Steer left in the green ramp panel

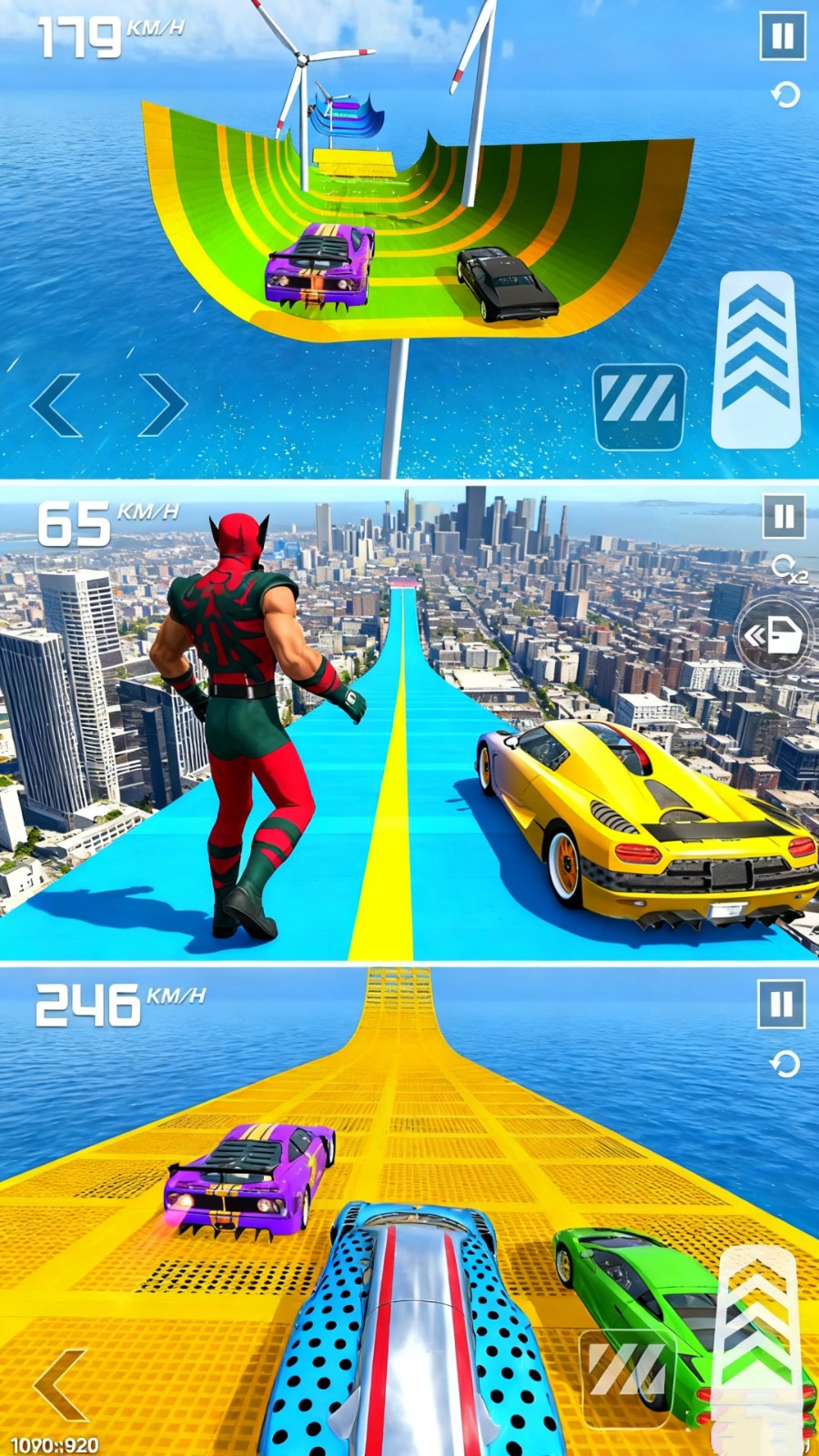click(x=57, y=404)
